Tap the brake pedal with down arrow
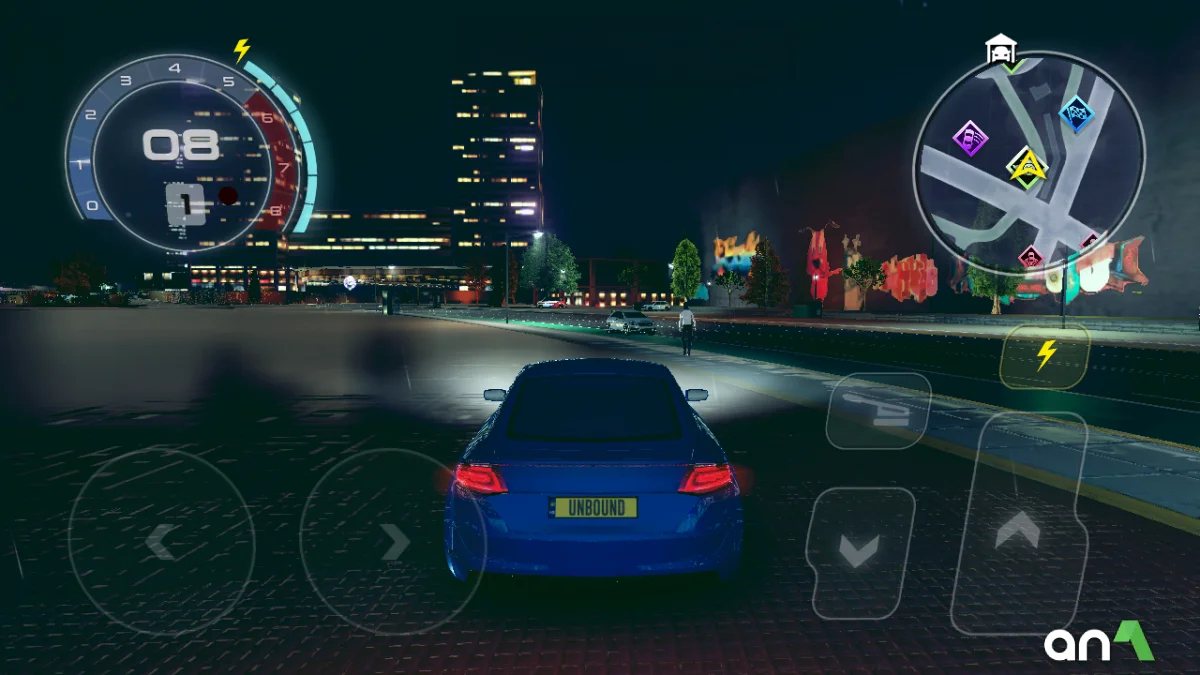This screenshot has width=1200, height=675. pos(859,551)
